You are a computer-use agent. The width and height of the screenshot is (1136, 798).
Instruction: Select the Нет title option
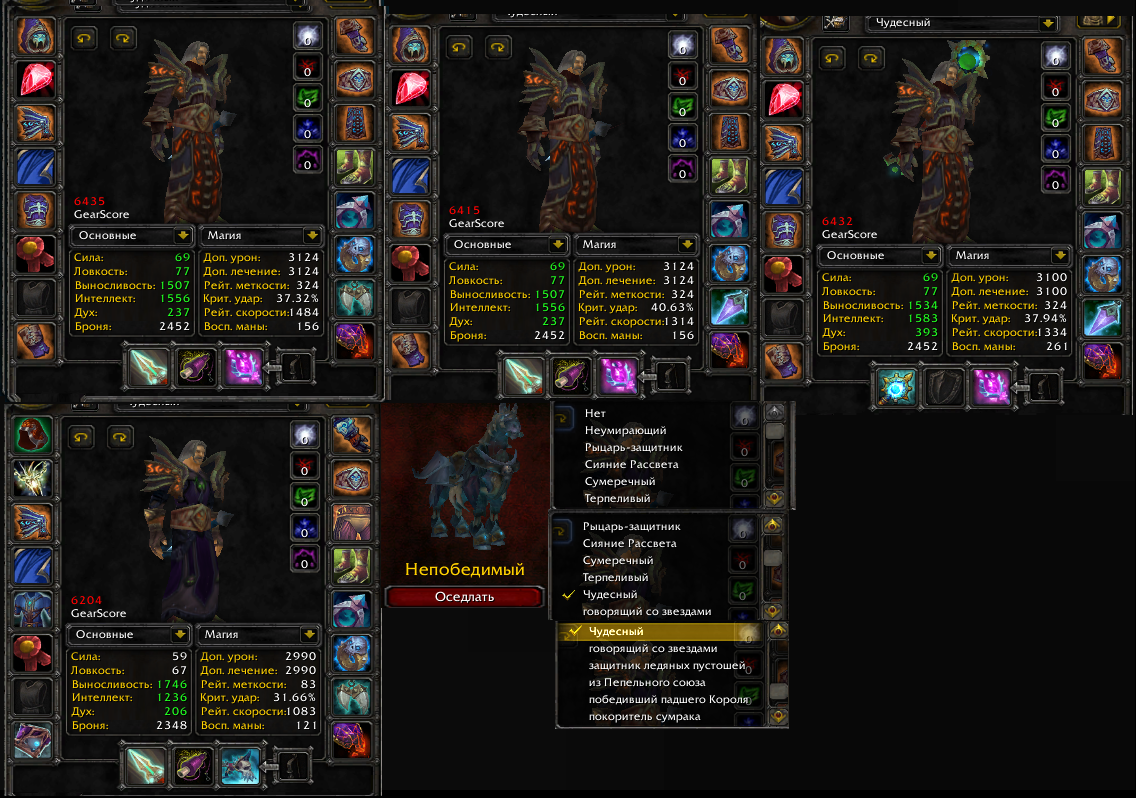point(595,413)
